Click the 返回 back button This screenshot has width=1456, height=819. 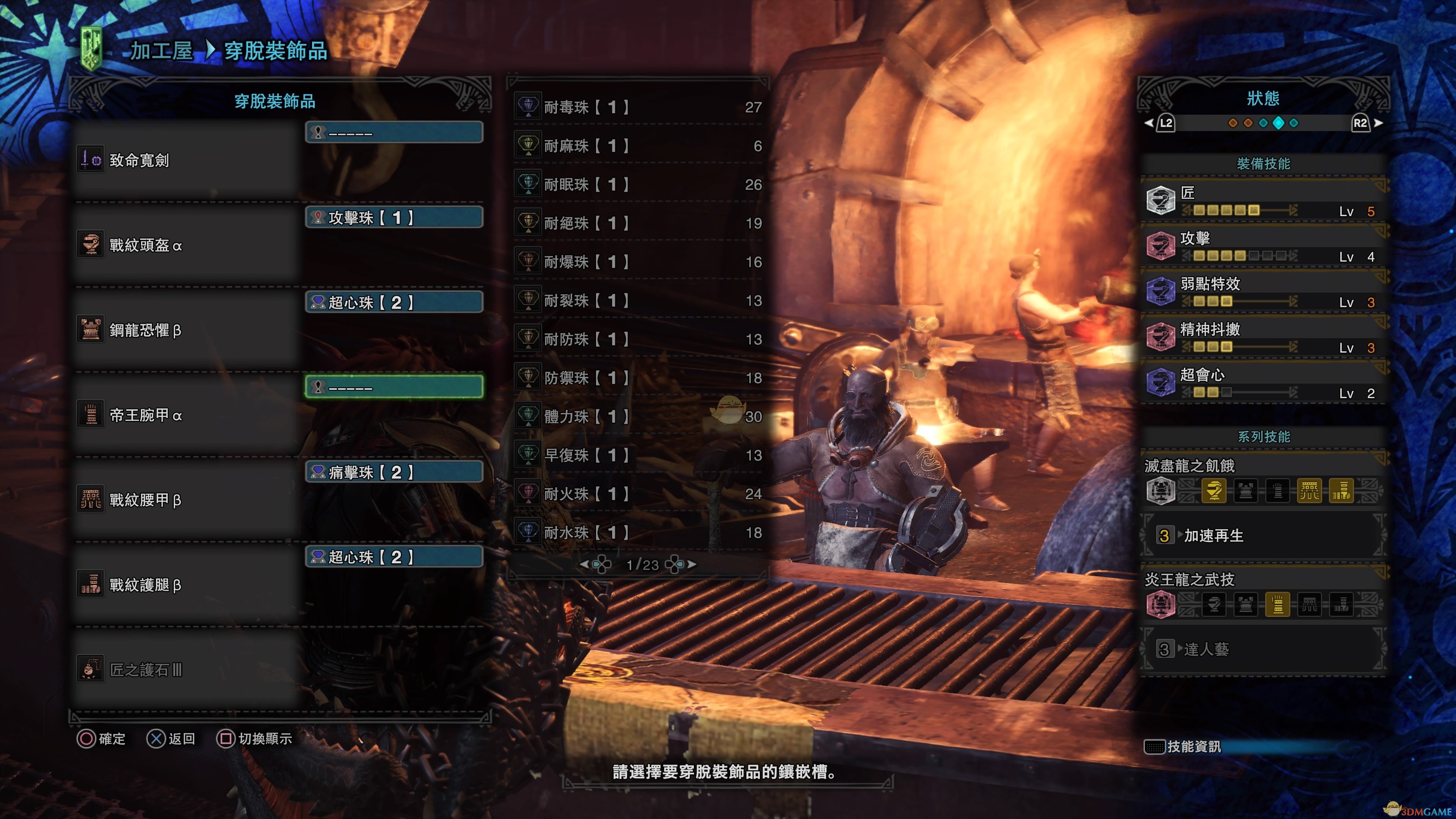click(x=171, y=739)
